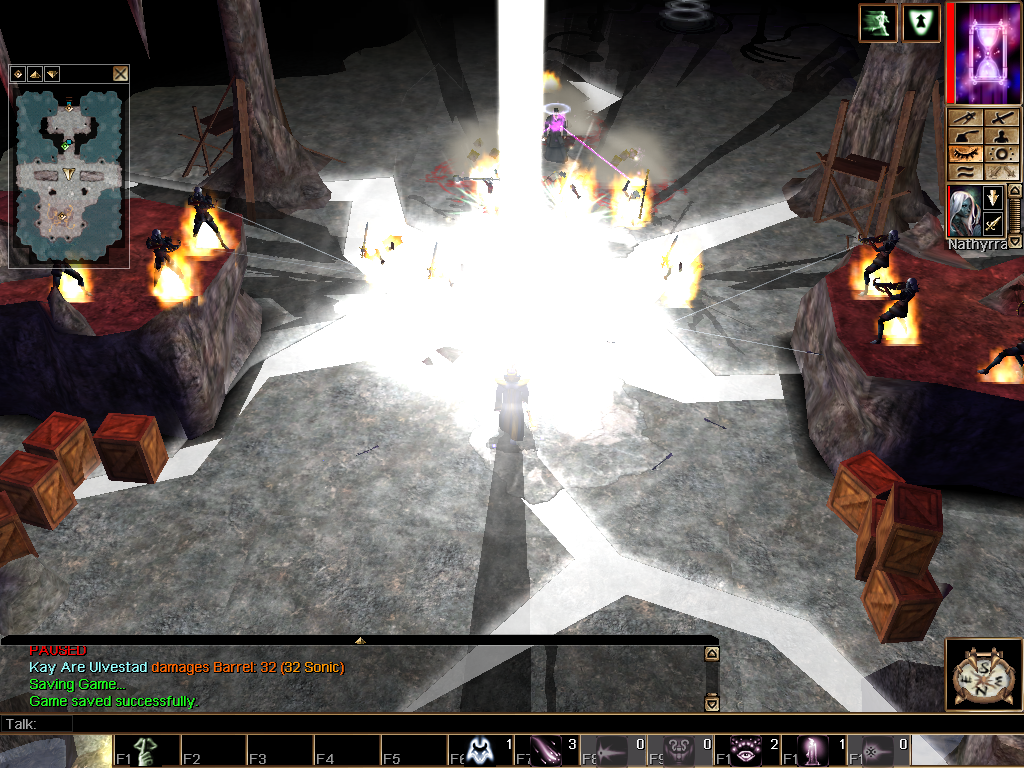Close the minimap window
The image size is (1024, 768).
[120, 73]
